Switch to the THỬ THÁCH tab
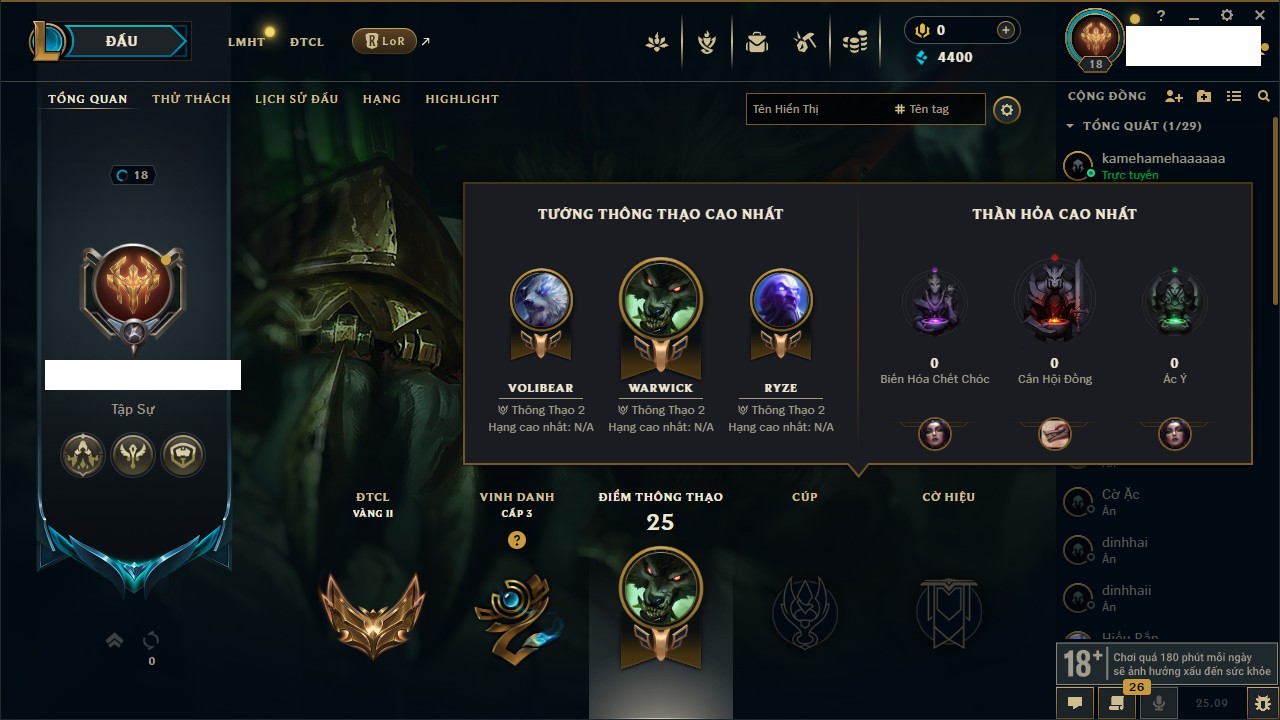 point(191,99)
